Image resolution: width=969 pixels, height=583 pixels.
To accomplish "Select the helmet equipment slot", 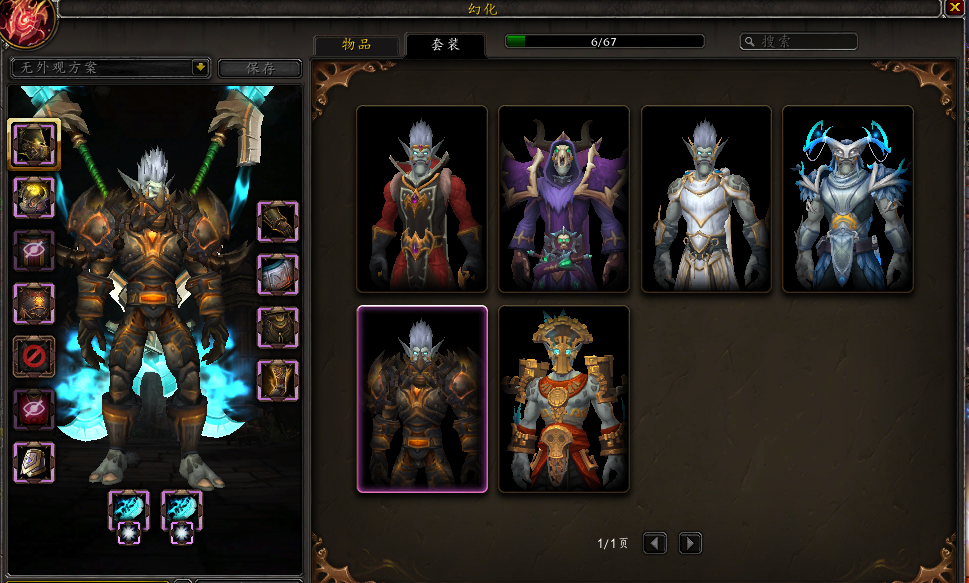I will click(34, 144).
